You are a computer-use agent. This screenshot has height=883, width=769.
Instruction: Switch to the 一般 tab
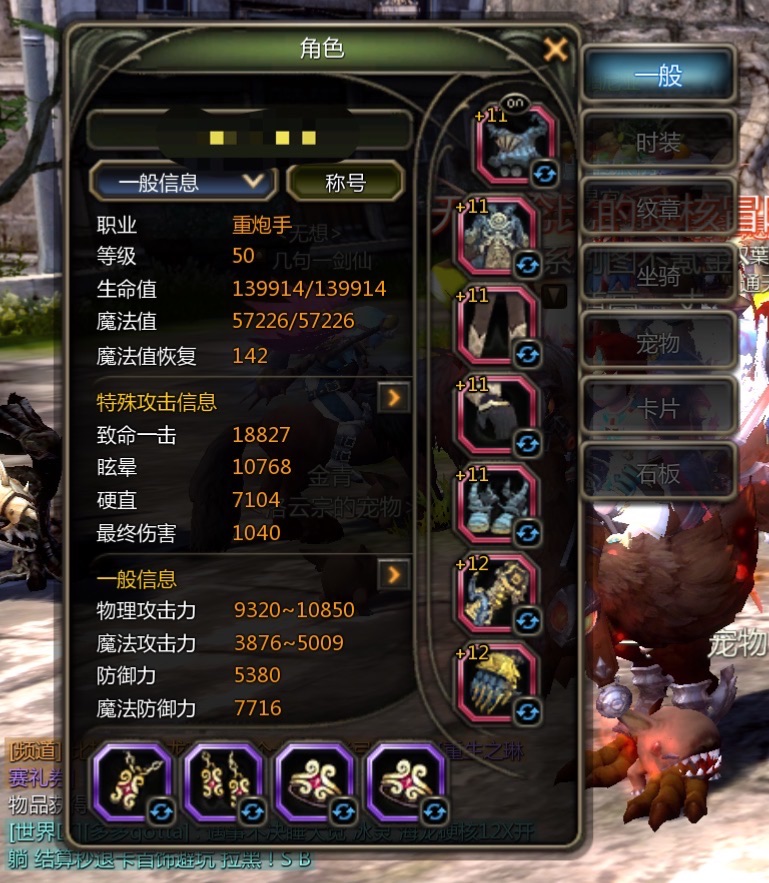click(658, 75)
